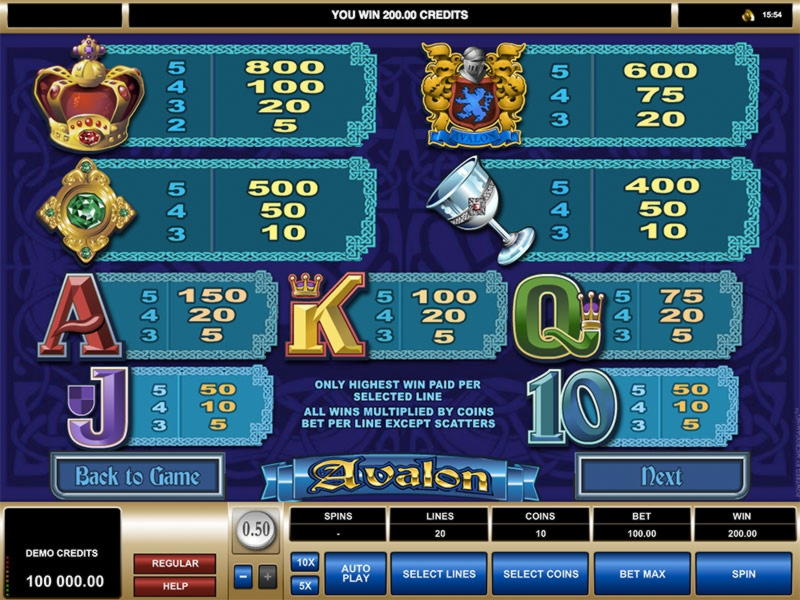Choose Bet Max
Viewport: 800px width, 600px height.
click(x=642, y=574)
